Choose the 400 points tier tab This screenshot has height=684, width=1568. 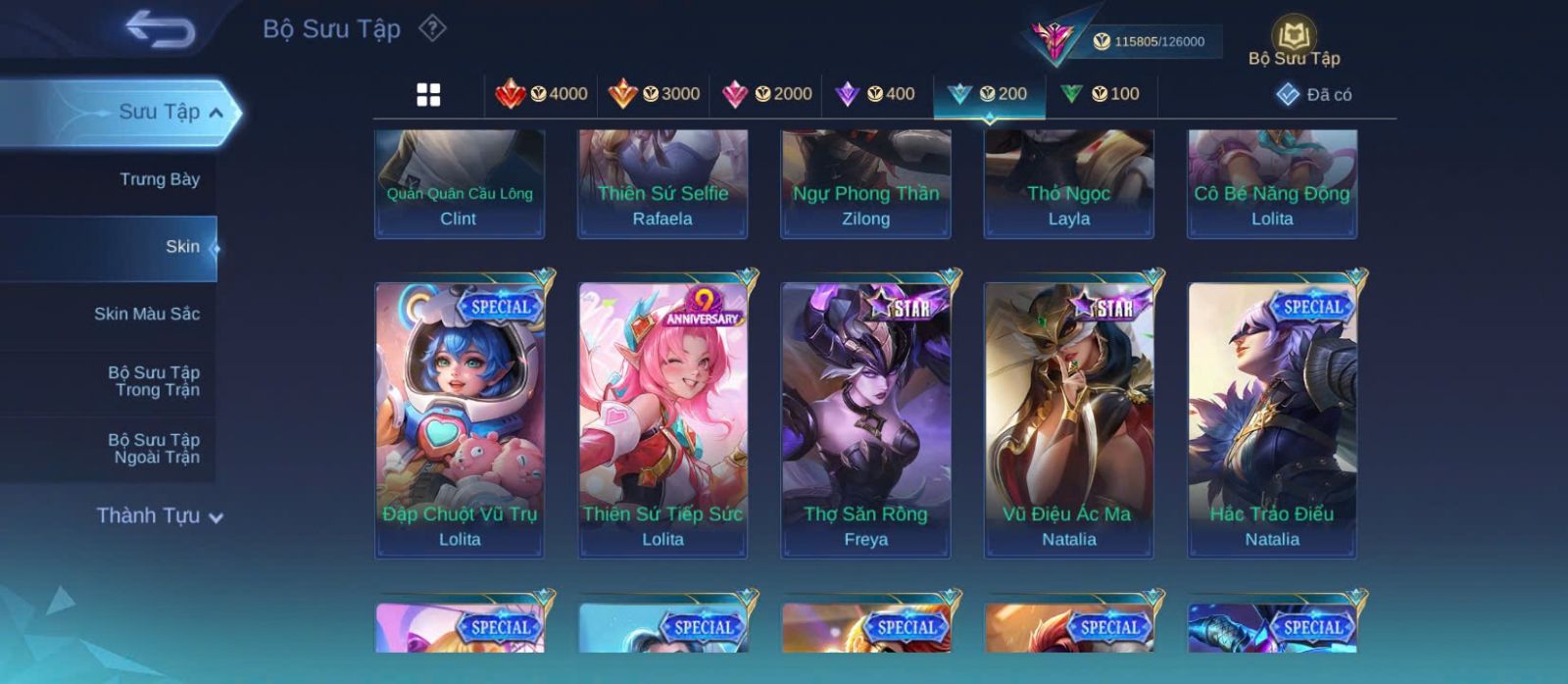874,94
